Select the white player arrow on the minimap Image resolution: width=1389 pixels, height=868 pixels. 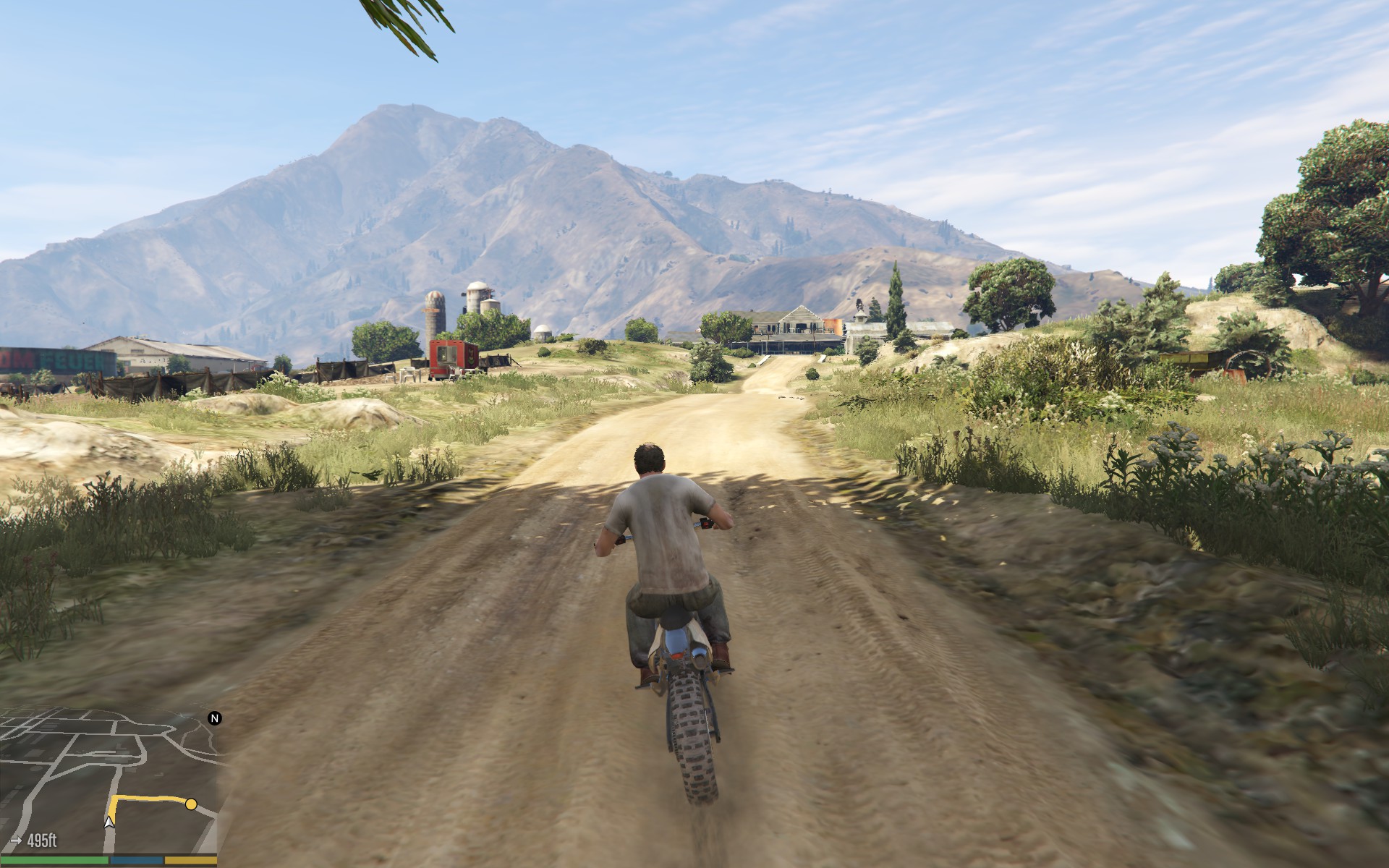(109, 821)
